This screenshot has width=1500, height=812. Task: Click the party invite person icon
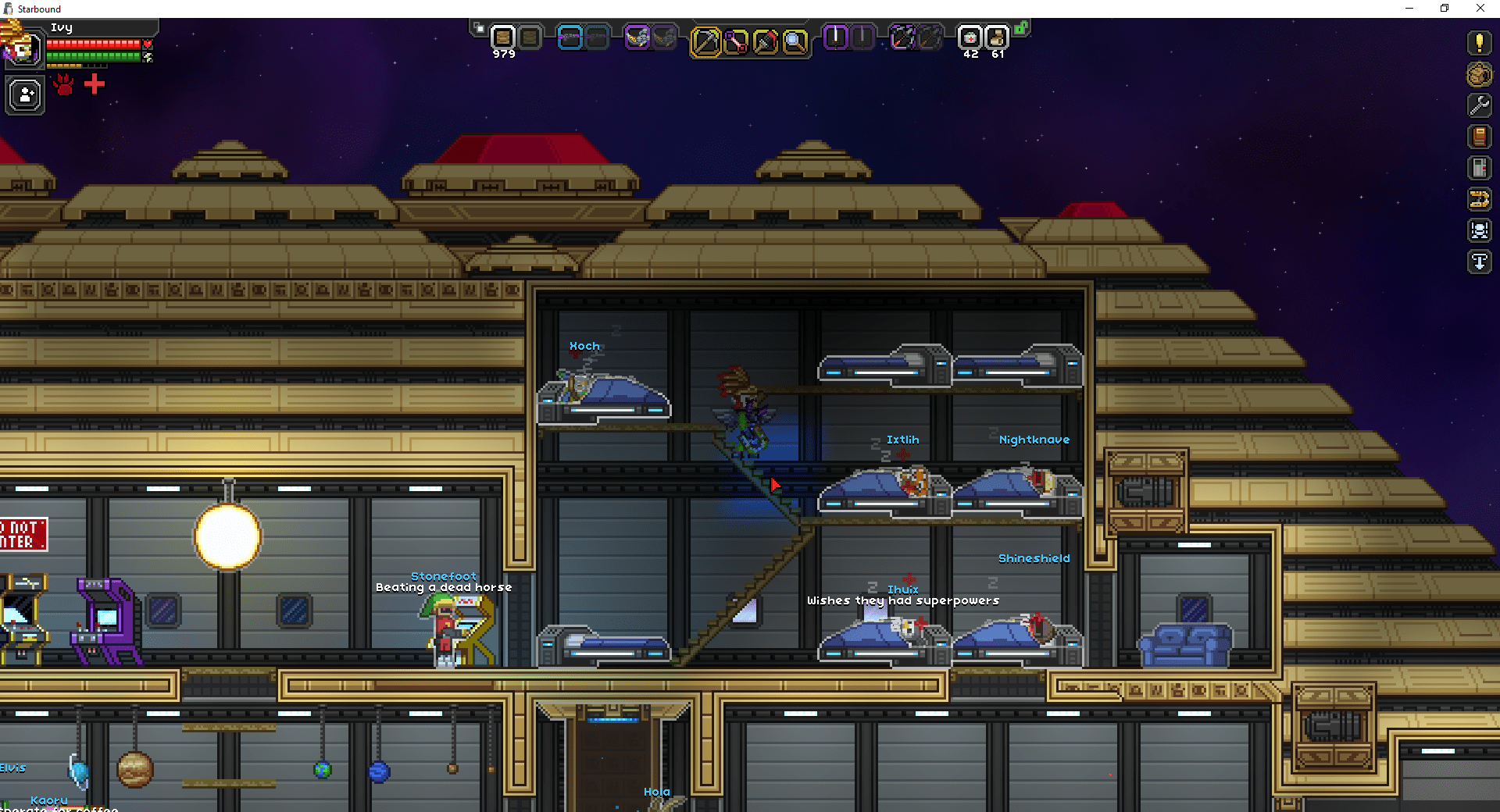(x=25, y=95)
